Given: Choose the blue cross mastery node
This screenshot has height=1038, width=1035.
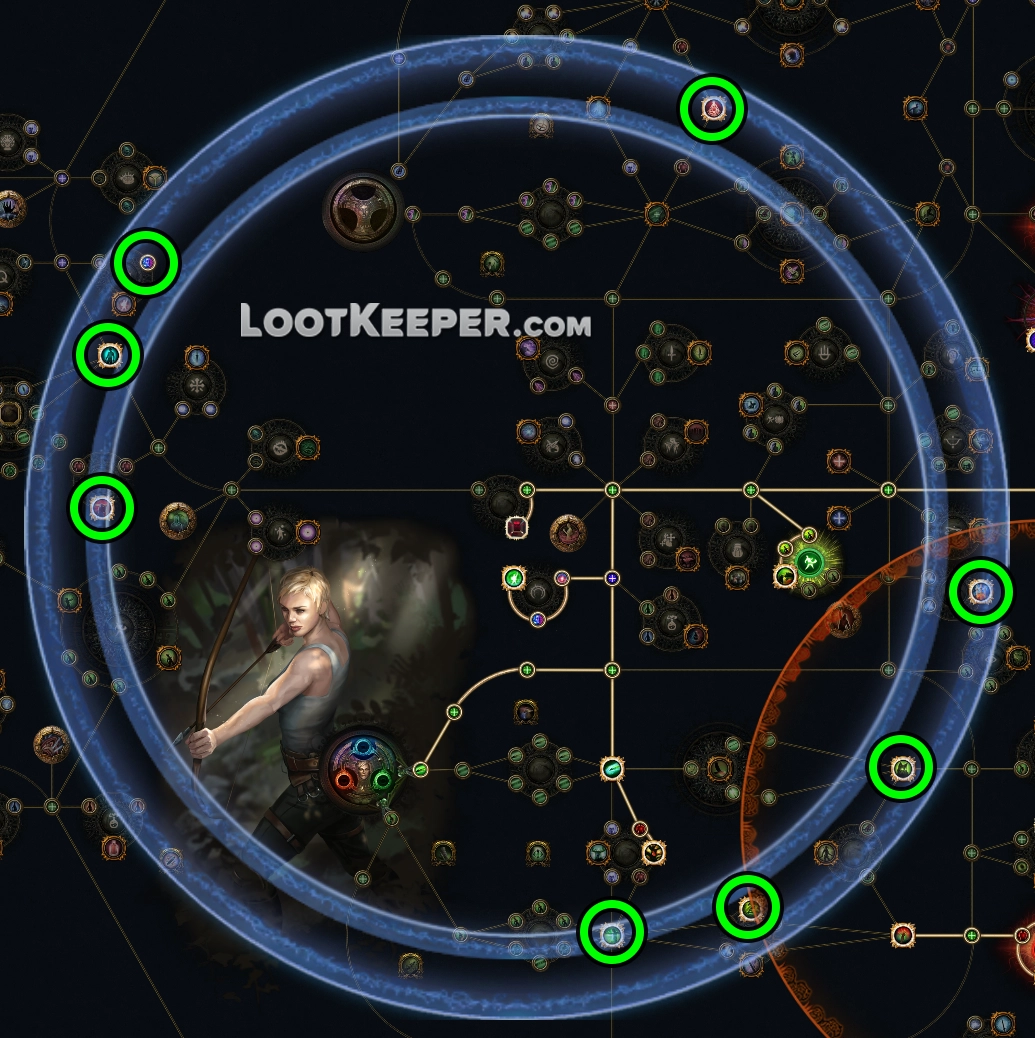Looking at the screenshot, I should click(x=838, y=517).
